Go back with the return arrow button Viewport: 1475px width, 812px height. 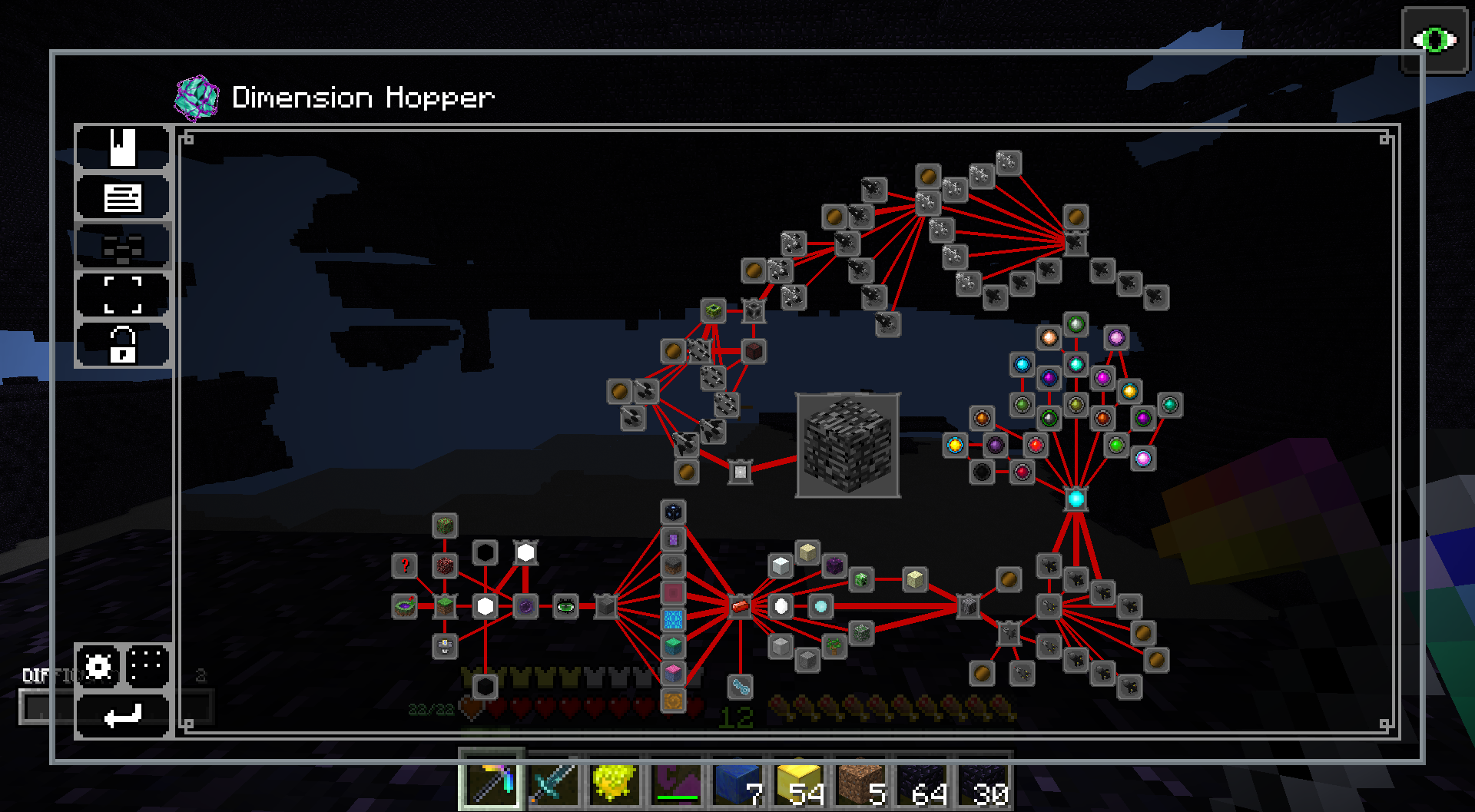point(122,716)
